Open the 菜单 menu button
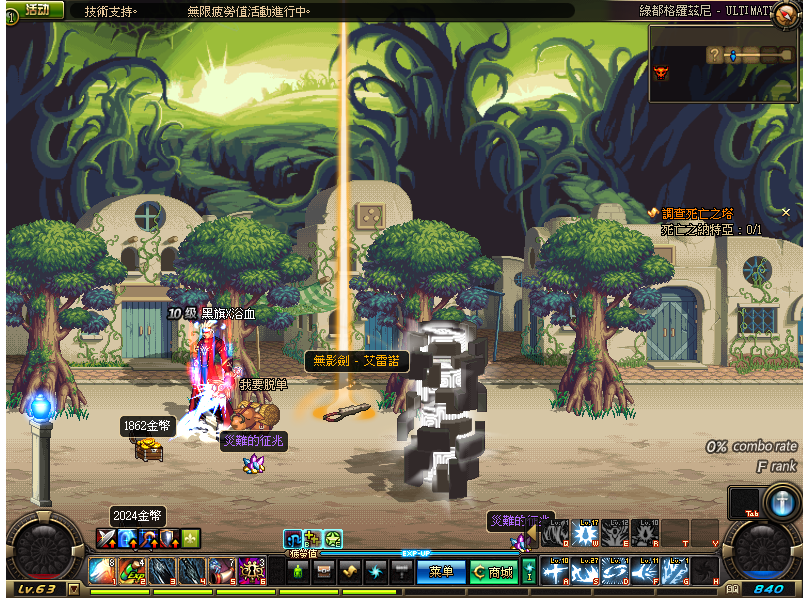 pos(441,572)
